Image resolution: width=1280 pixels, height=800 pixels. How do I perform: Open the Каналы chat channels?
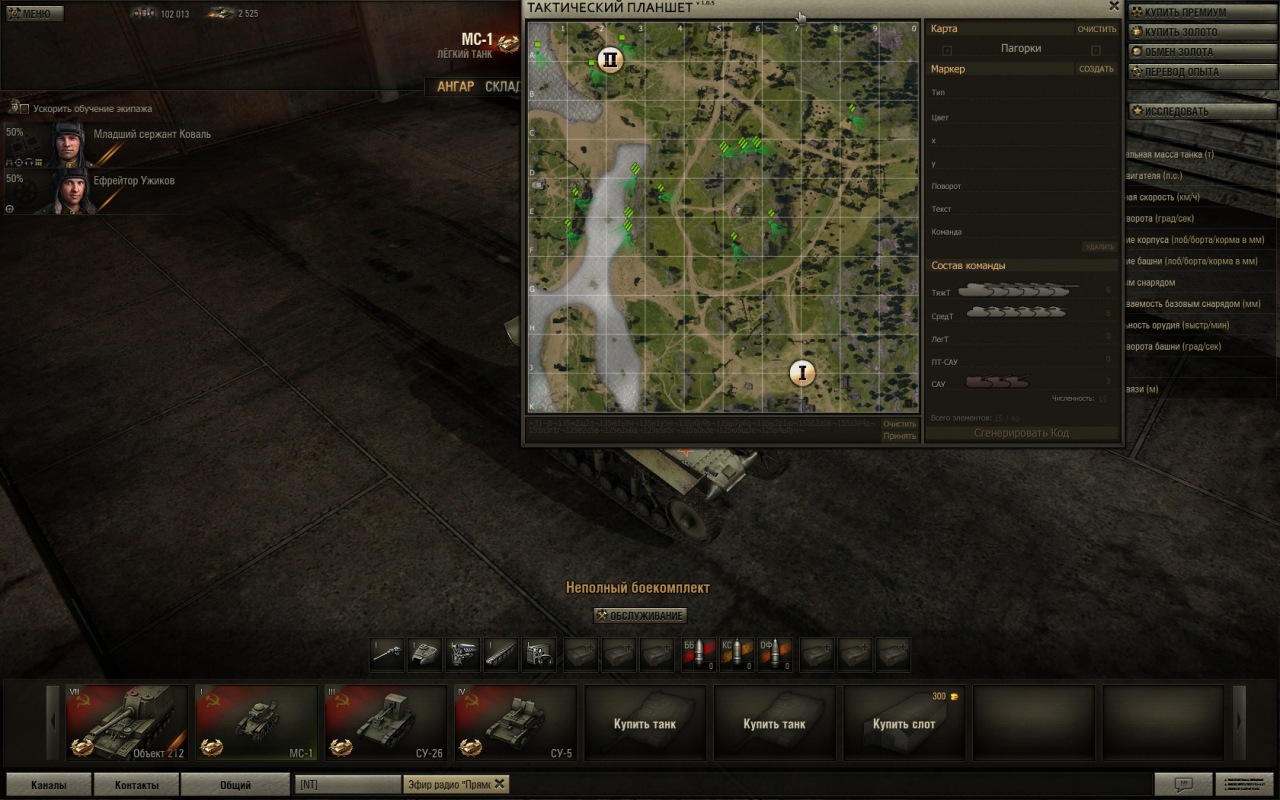coord(49,785)
